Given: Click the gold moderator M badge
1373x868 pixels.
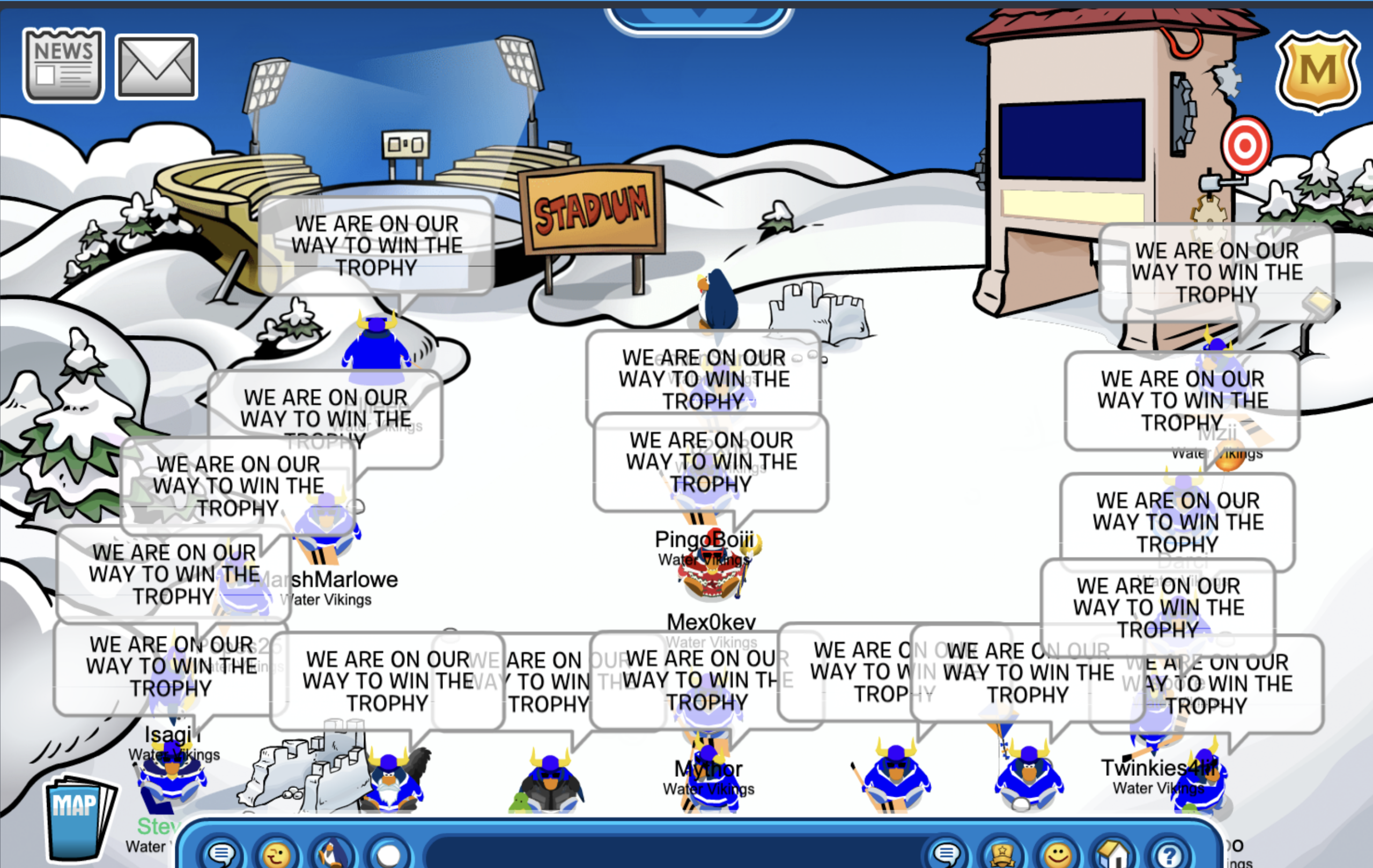Looking at the screenshot, I should 1318,71.
